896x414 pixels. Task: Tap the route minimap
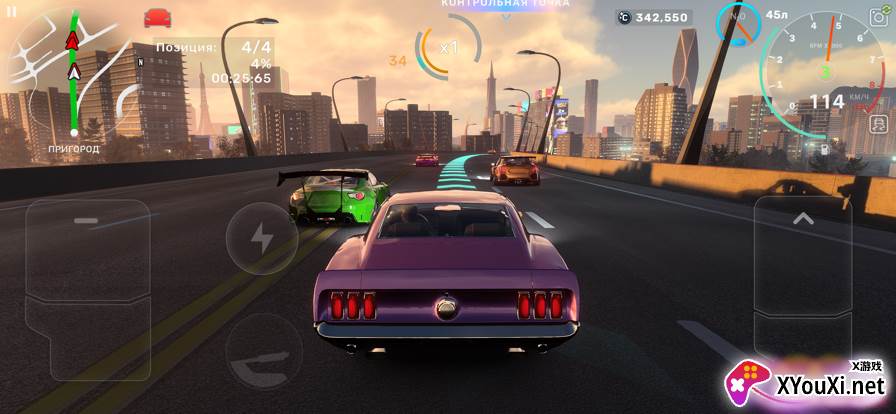point(68,75)
